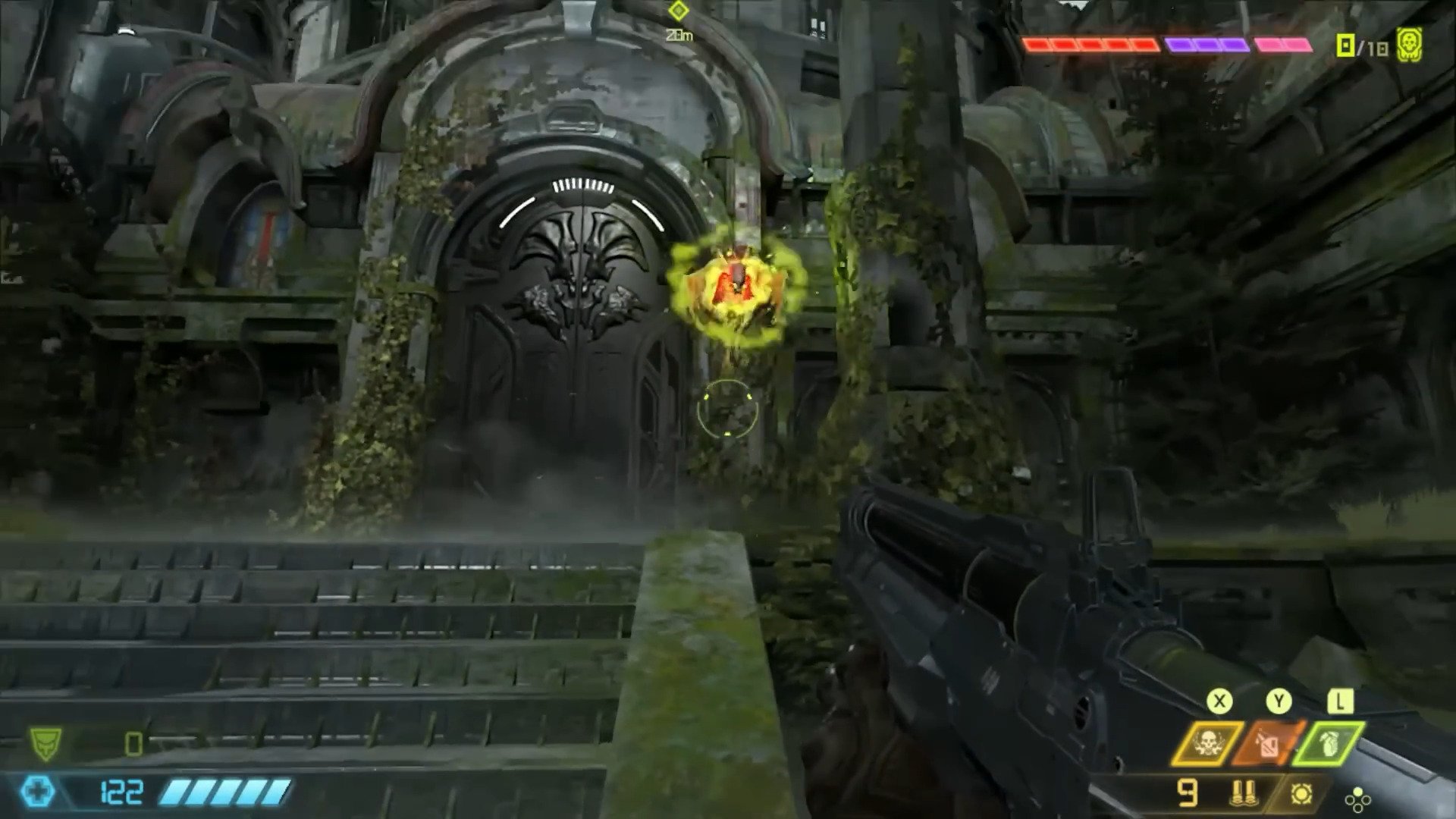Click the blue health cross icon
Screen dimensions: 1456x819
click(x=36, y=792)
